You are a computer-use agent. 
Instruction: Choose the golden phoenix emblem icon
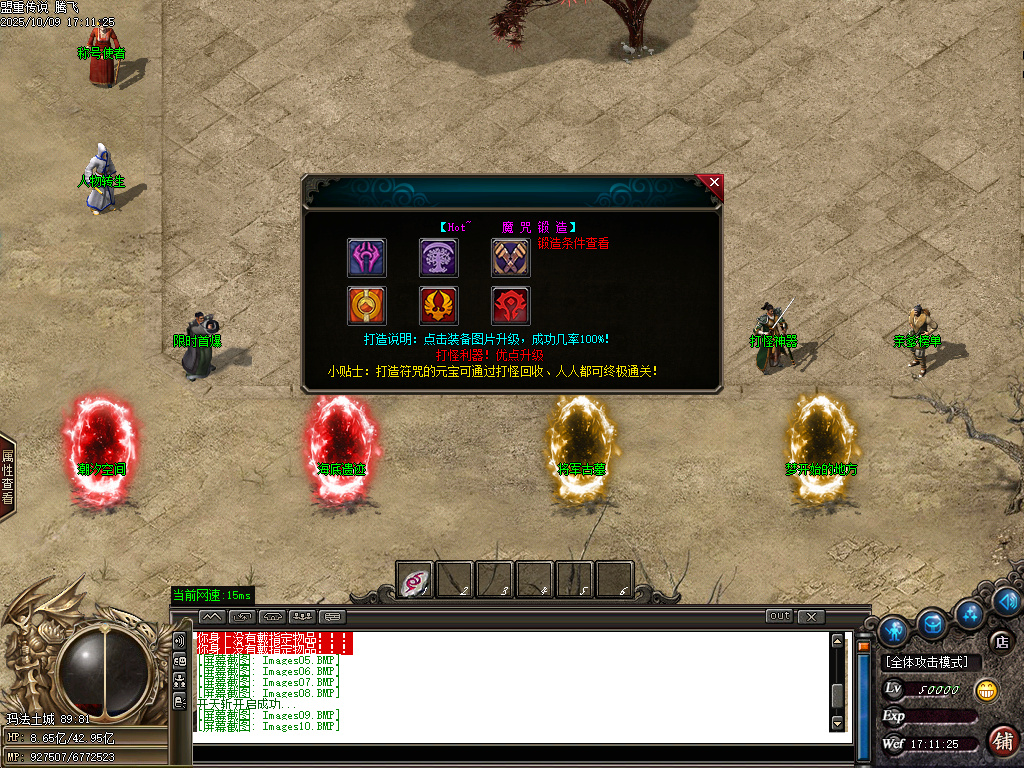(438, 306)
